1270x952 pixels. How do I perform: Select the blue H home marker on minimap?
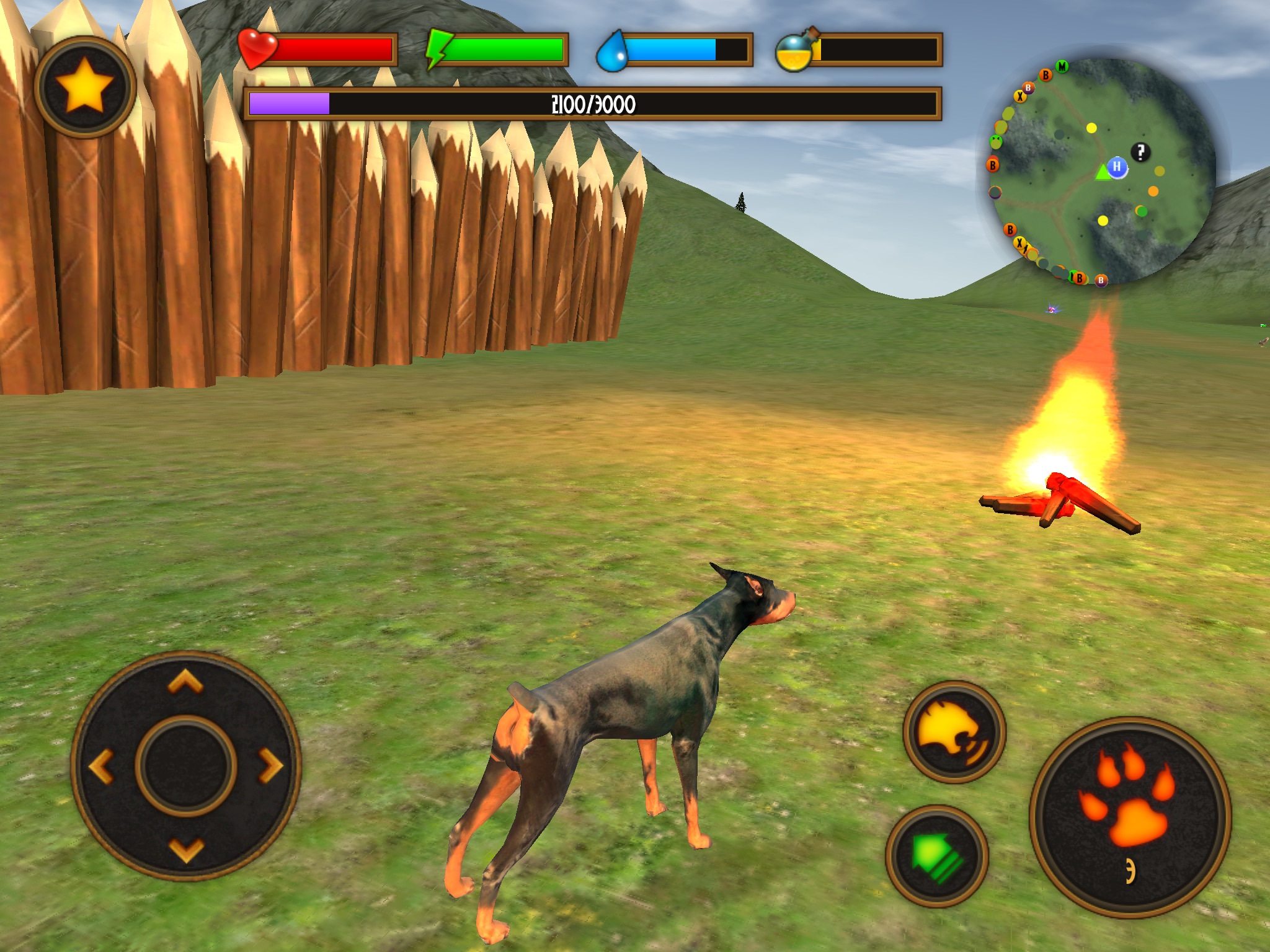(1117, 167)
